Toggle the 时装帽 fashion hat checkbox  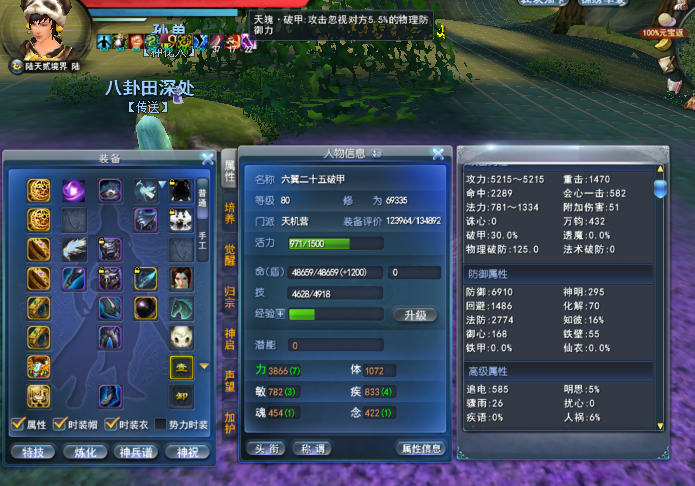click(61, 425)
